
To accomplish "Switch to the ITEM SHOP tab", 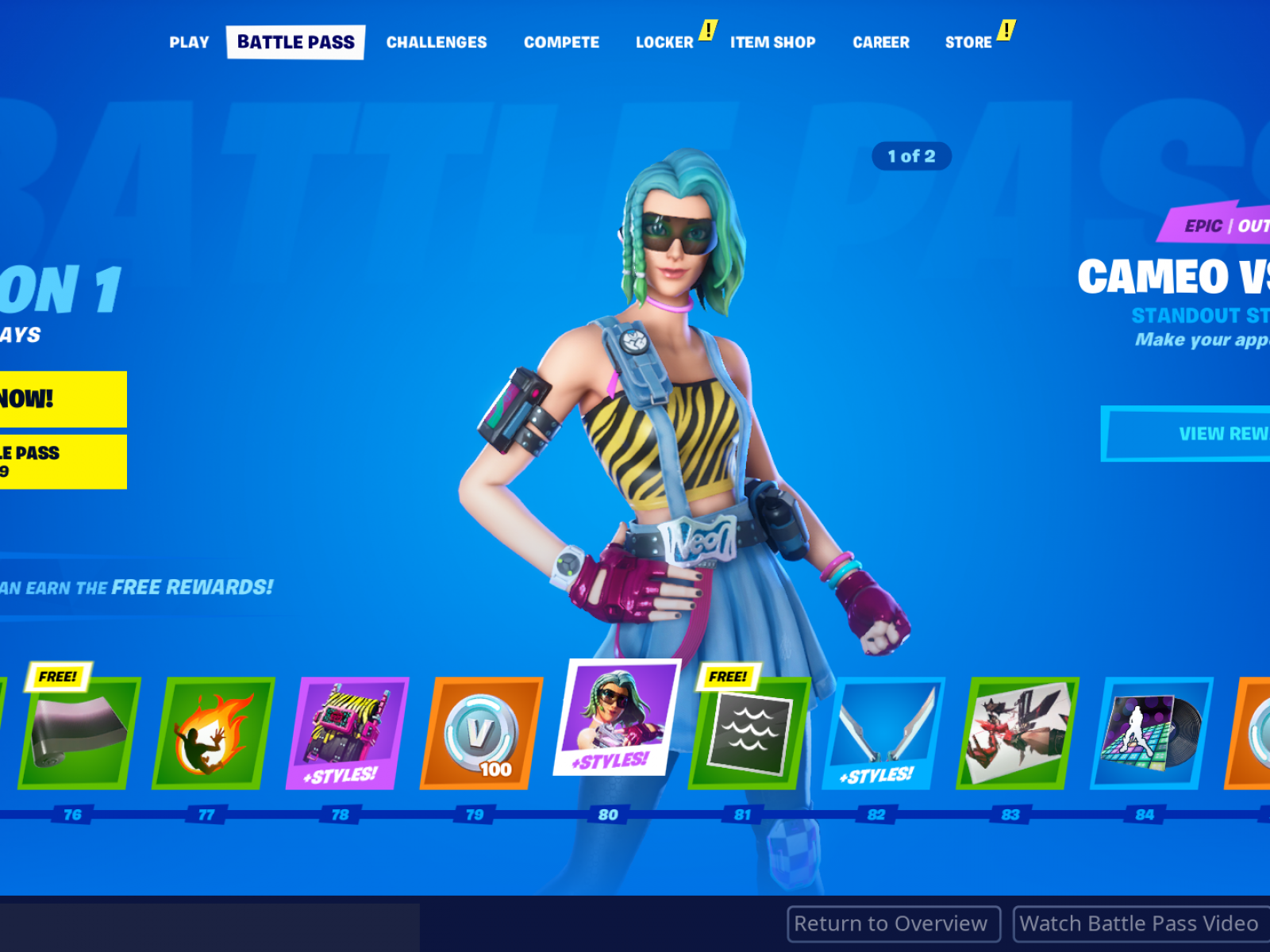I will coord(772,42).
